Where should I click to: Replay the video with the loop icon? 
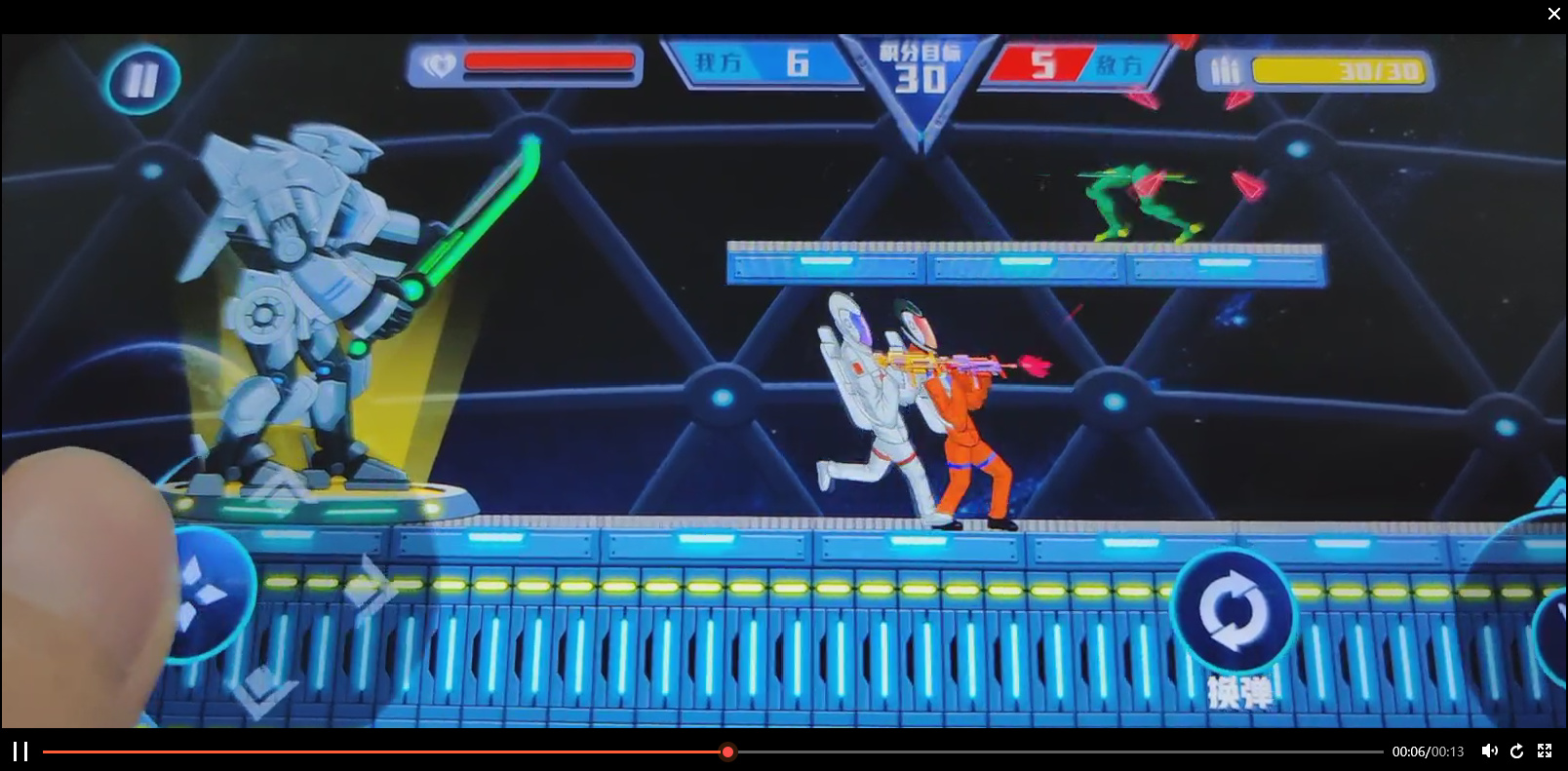tap(1516, 751)
